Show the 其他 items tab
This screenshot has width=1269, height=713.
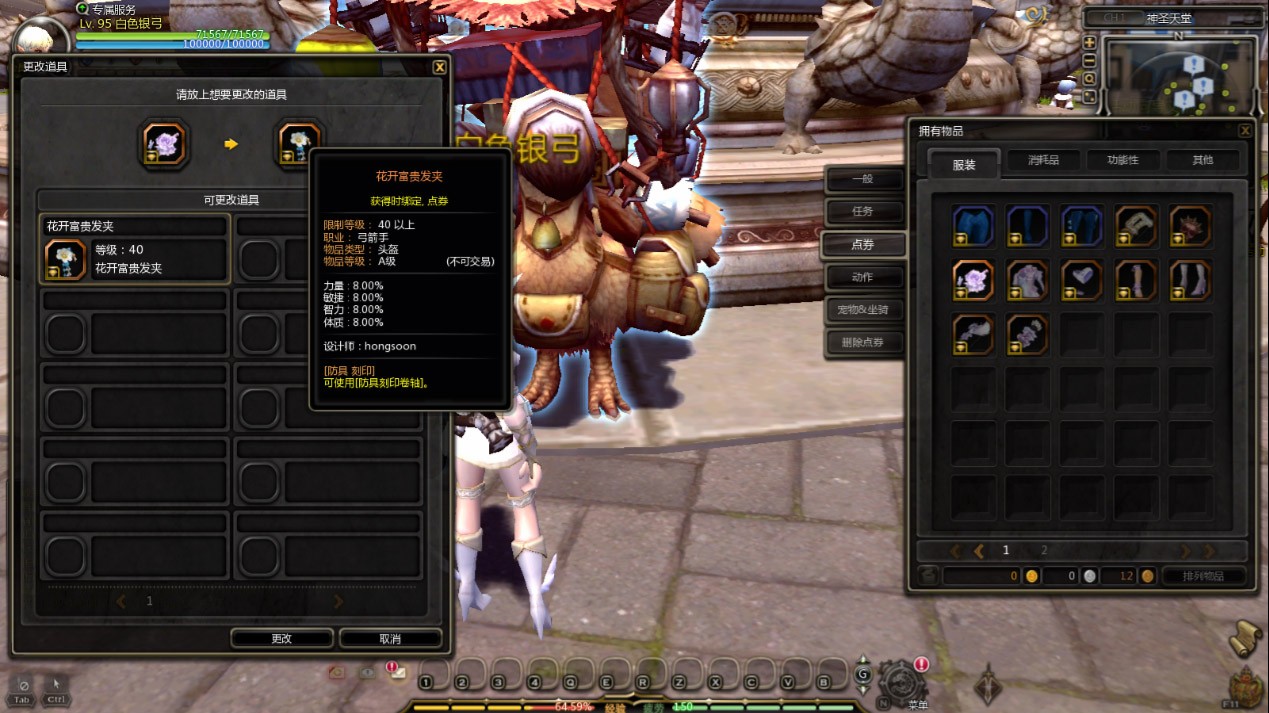click(x=1202, y=160)
